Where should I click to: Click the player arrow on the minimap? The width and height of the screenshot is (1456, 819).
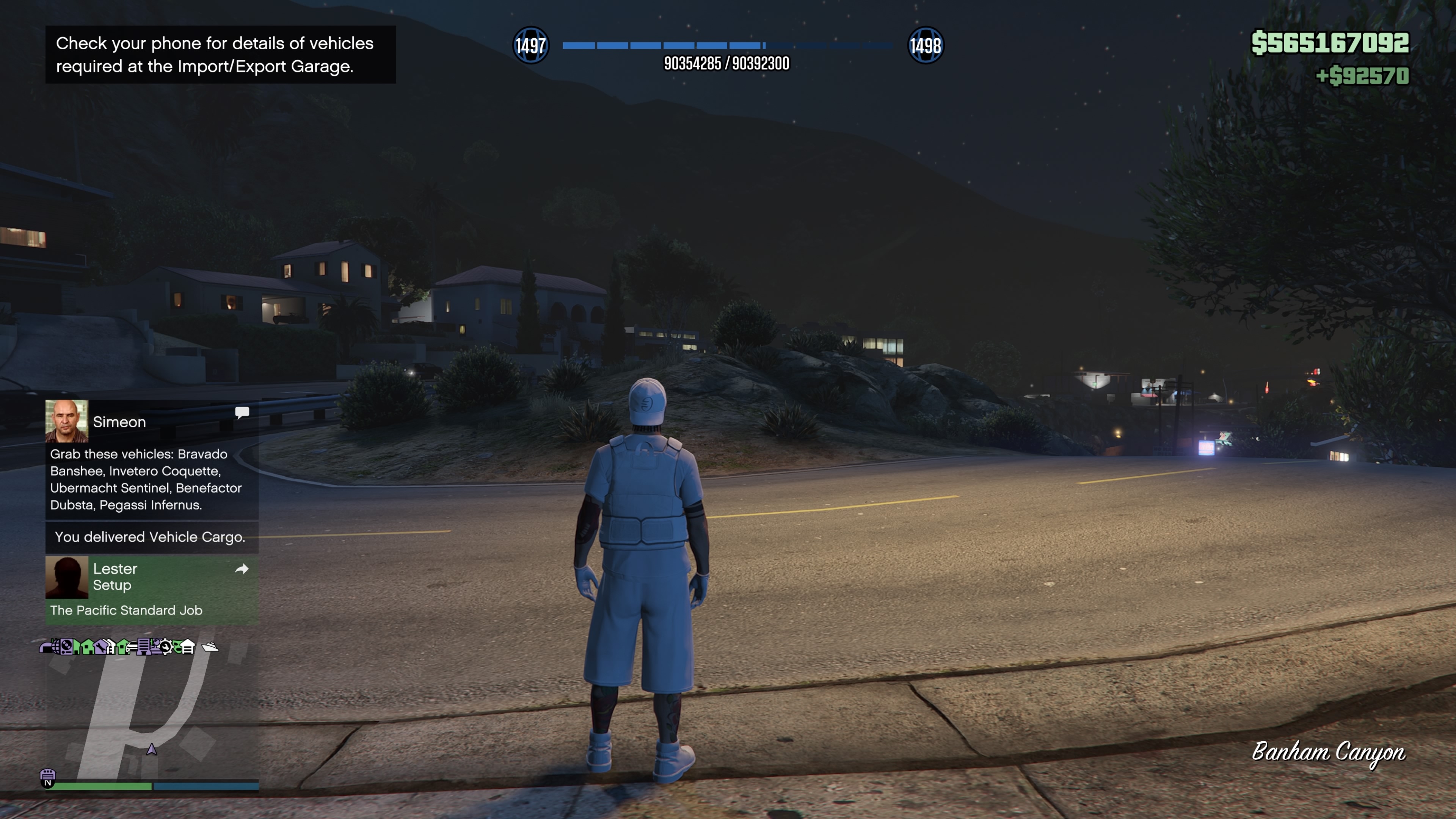click(152, 750)
